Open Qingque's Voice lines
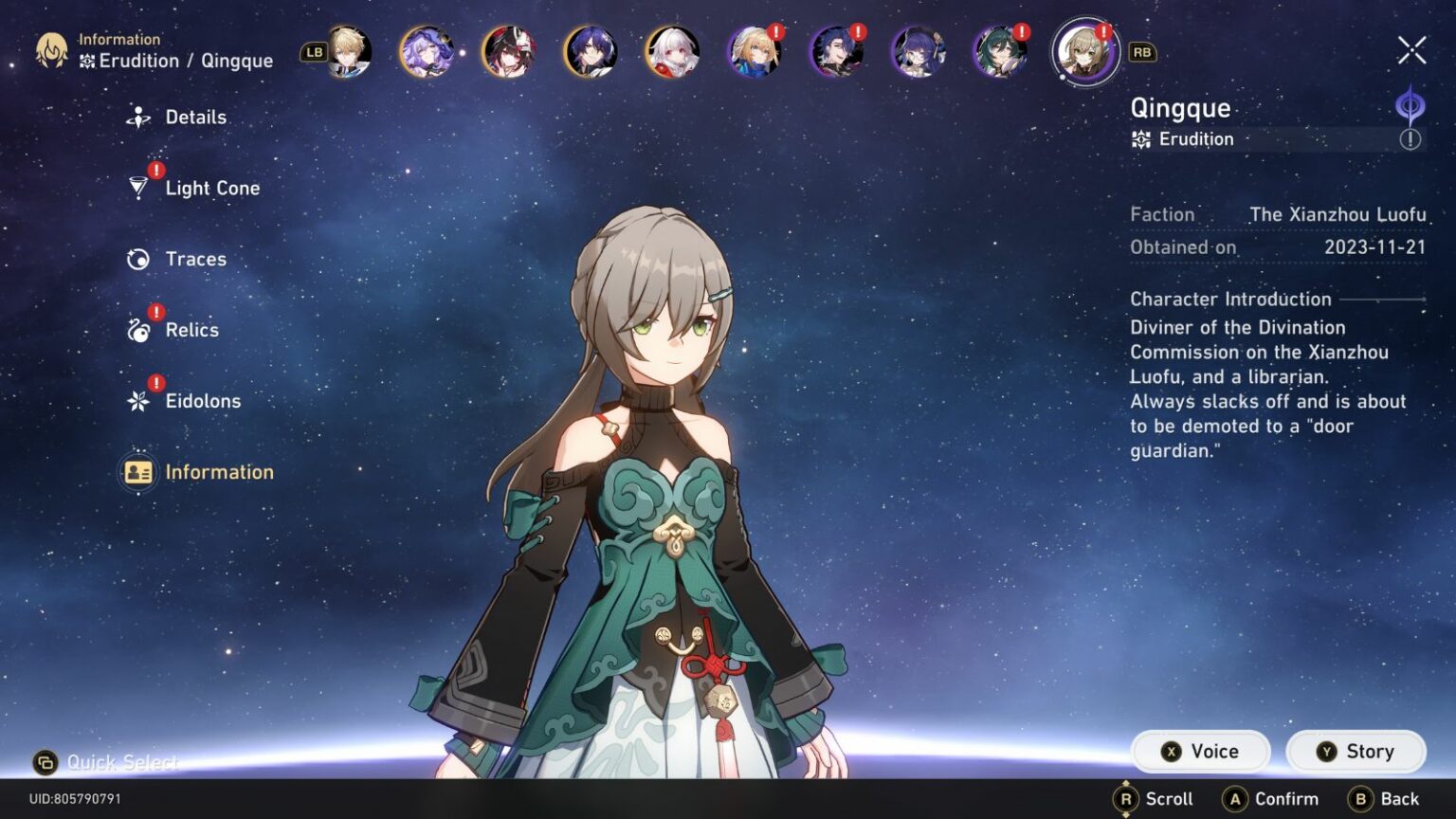1456x819 pixels. coord(1200,752)
